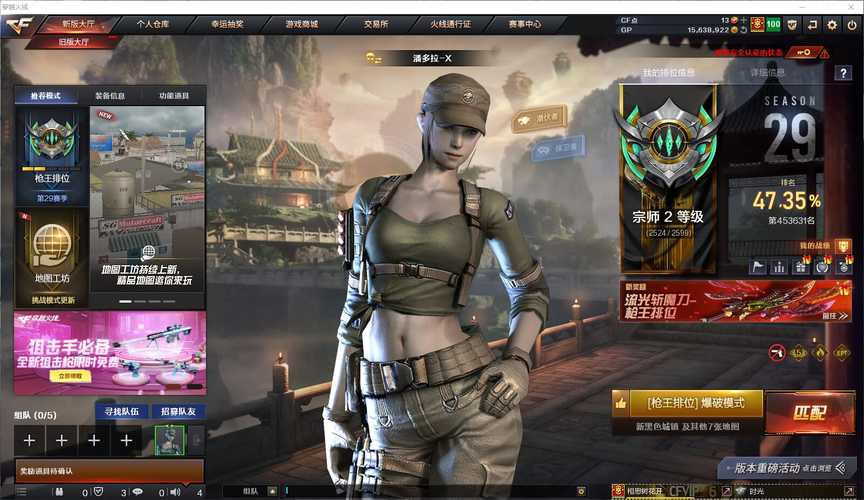Open the 火线通行证 battle pass
Screen dimensions: 864x500
(x=452, y=23)
